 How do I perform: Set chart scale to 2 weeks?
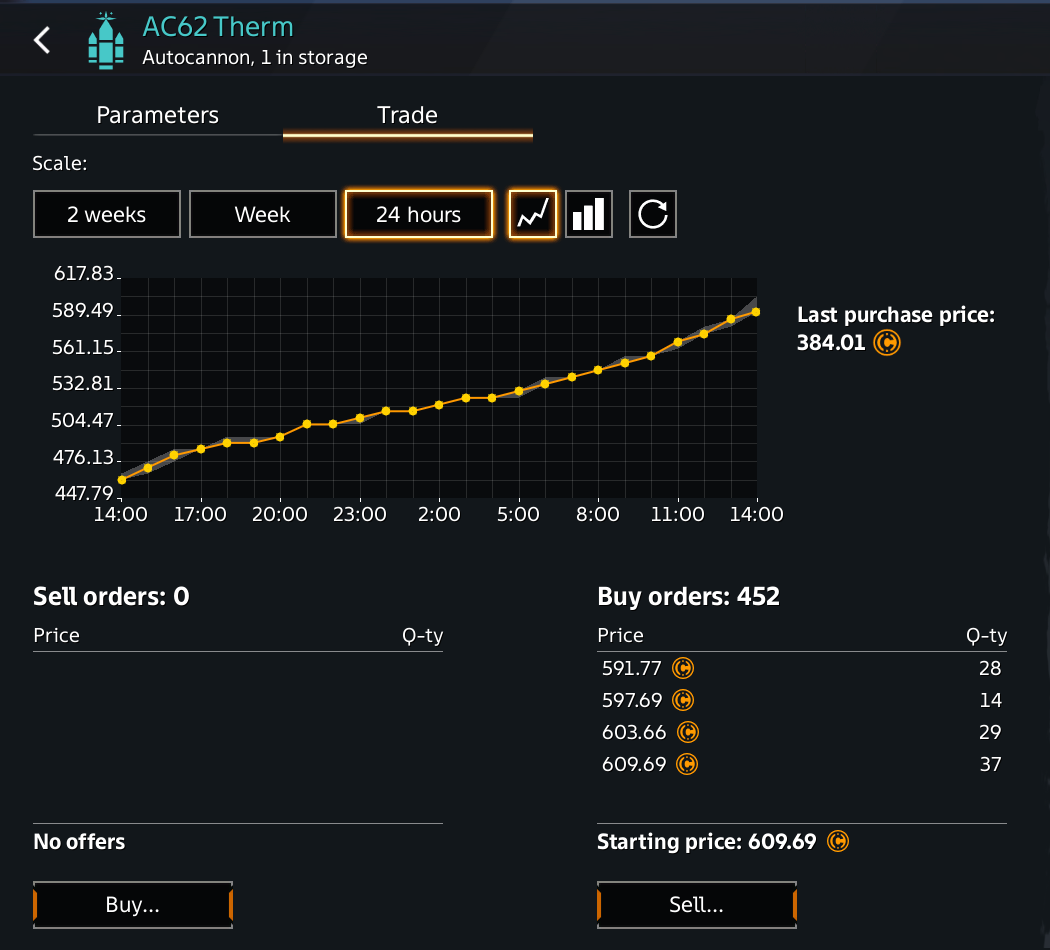107,214
